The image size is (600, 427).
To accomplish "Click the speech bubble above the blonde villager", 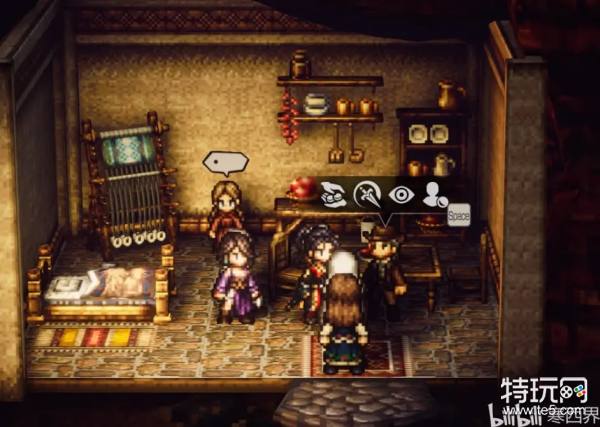I will [224, 162].
